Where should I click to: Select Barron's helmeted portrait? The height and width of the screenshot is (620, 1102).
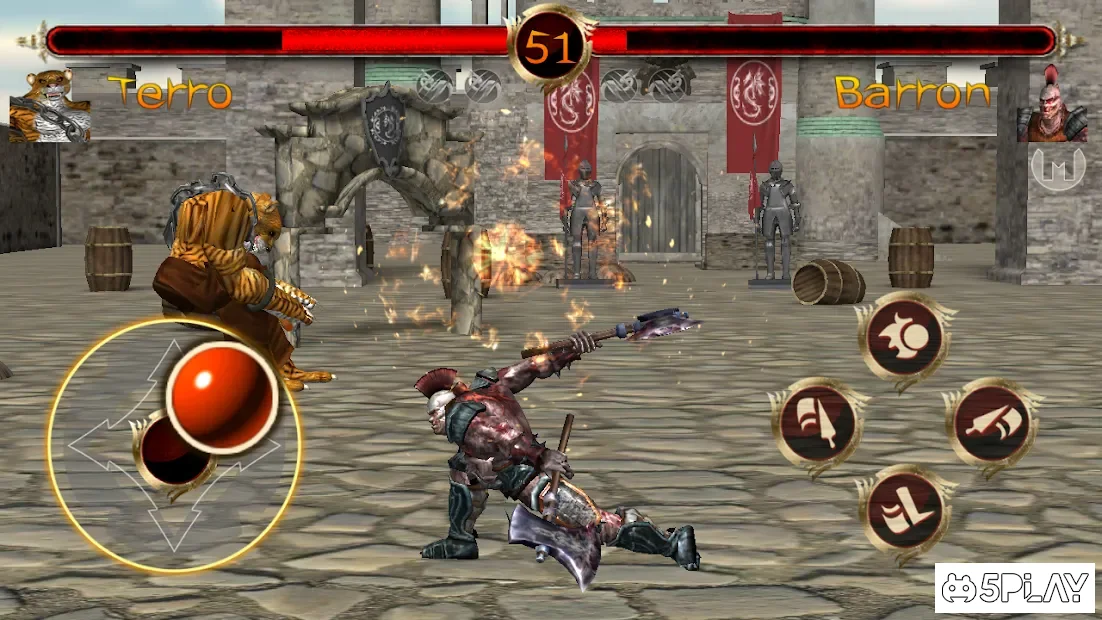click(1052, 106)
